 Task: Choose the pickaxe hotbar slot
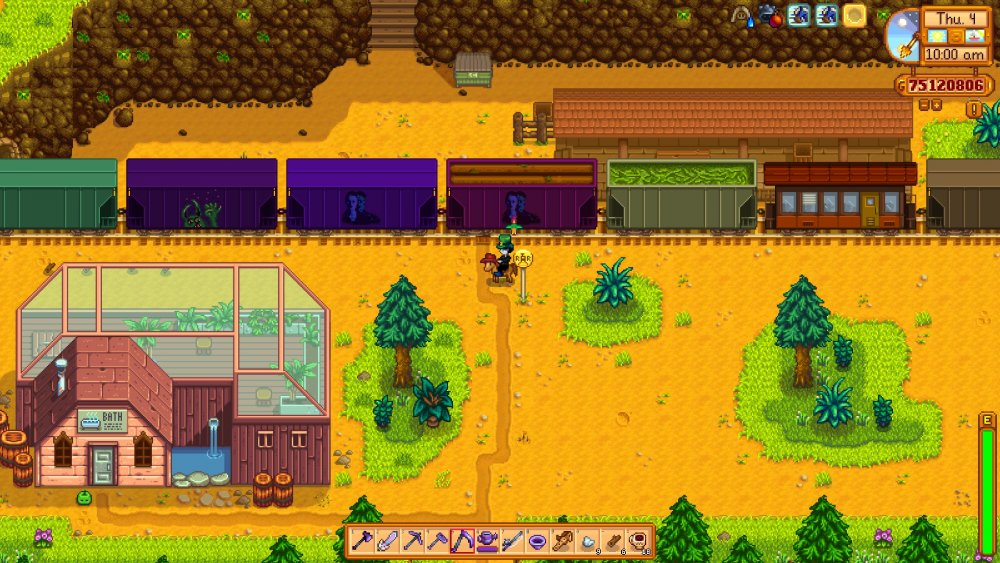click(x=413, y=541)
